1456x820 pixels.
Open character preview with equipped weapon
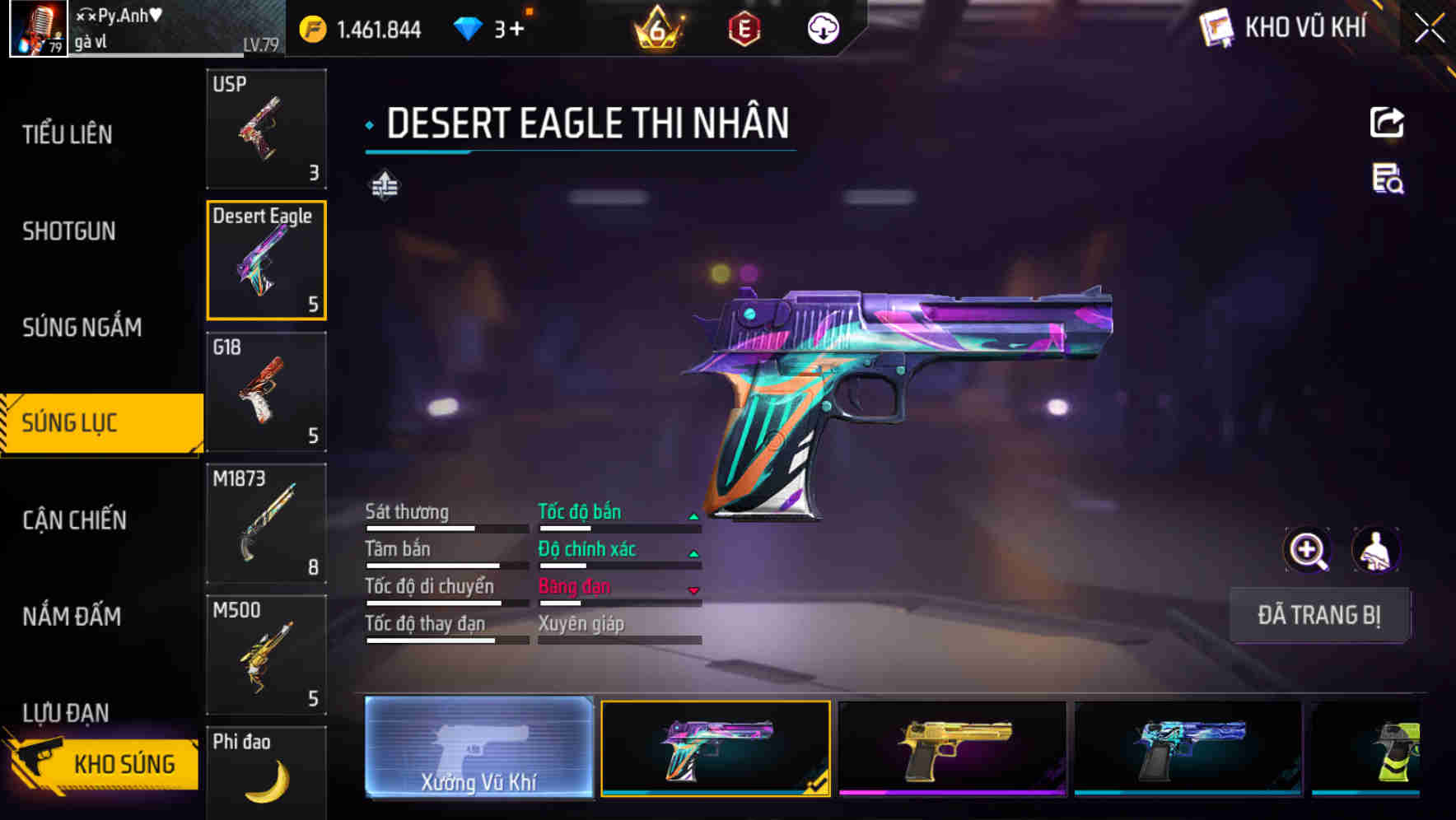click(x=1376, y=550)
